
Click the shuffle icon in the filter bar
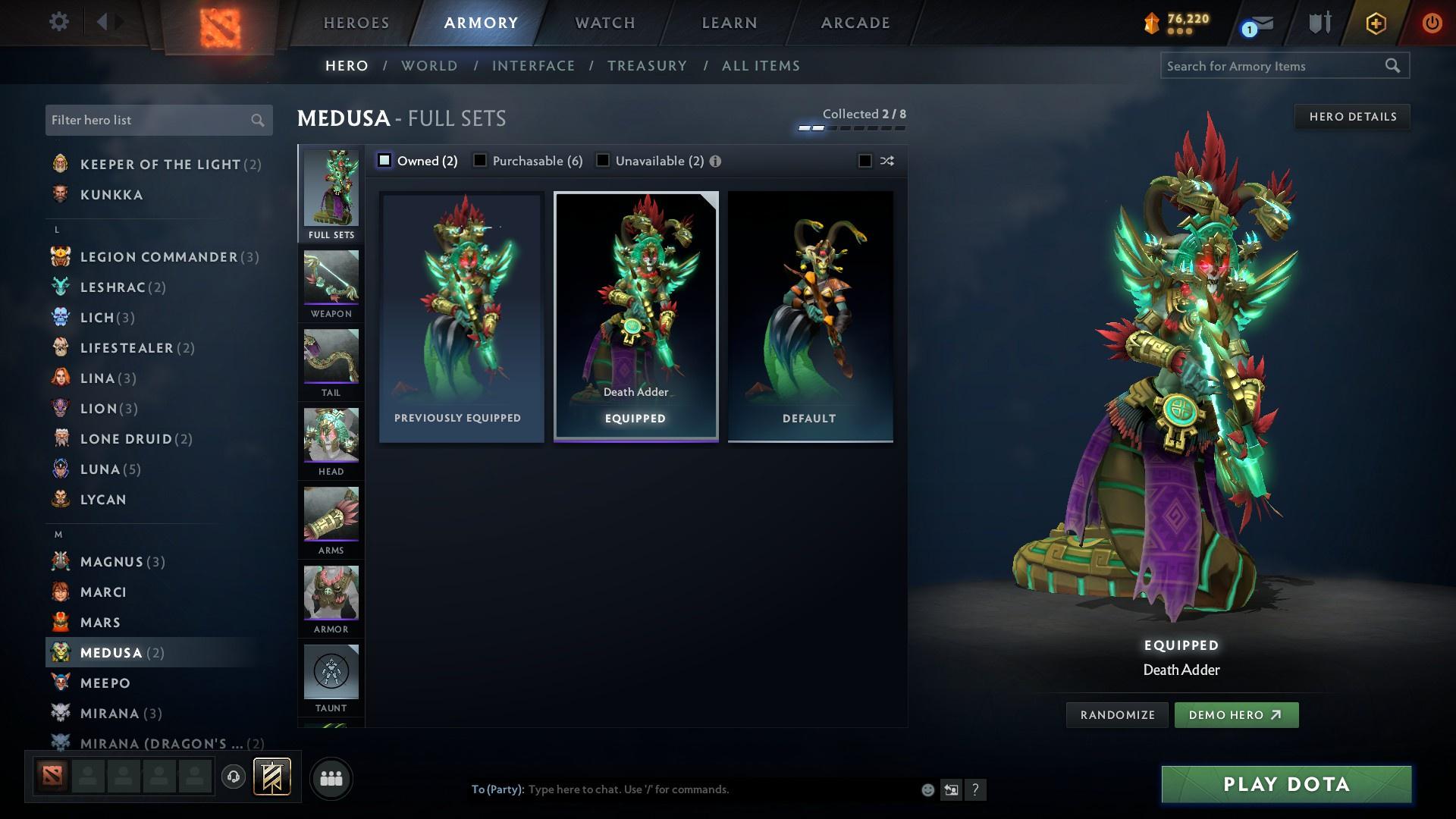pos(886,161)
